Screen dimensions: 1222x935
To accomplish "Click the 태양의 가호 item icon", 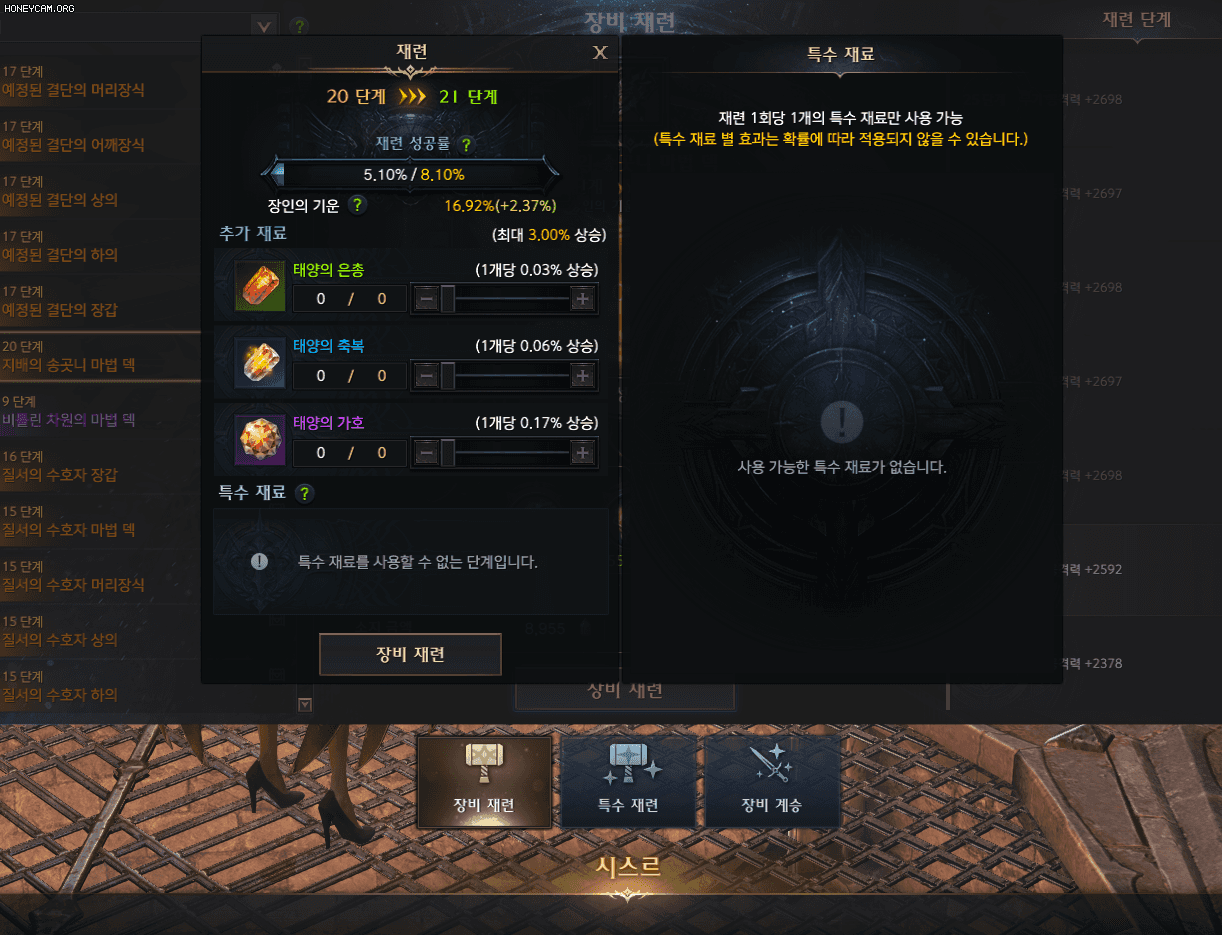I will [260, 440].
